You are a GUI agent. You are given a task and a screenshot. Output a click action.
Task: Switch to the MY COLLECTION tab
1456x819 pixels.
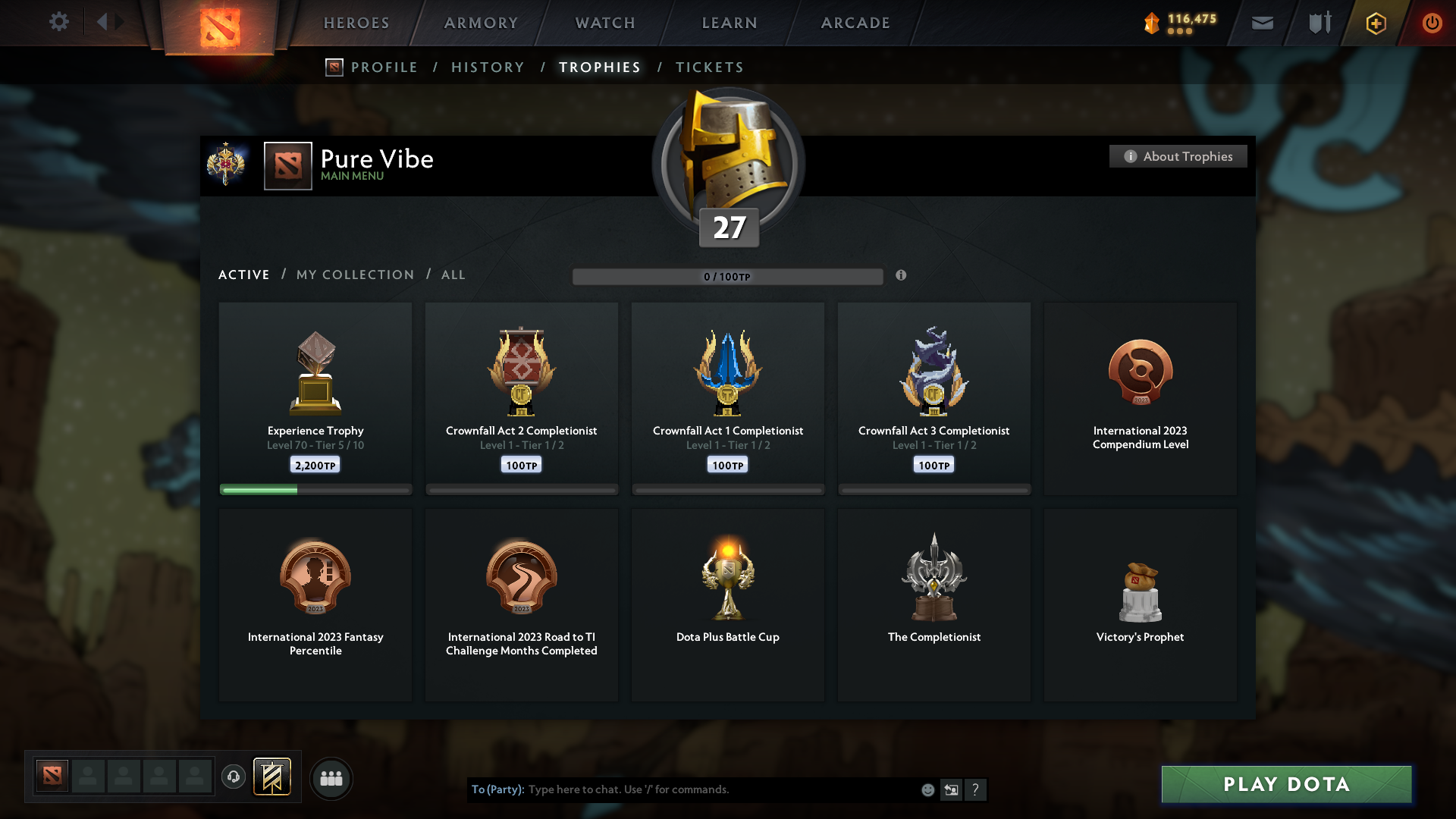coord(354,275)
